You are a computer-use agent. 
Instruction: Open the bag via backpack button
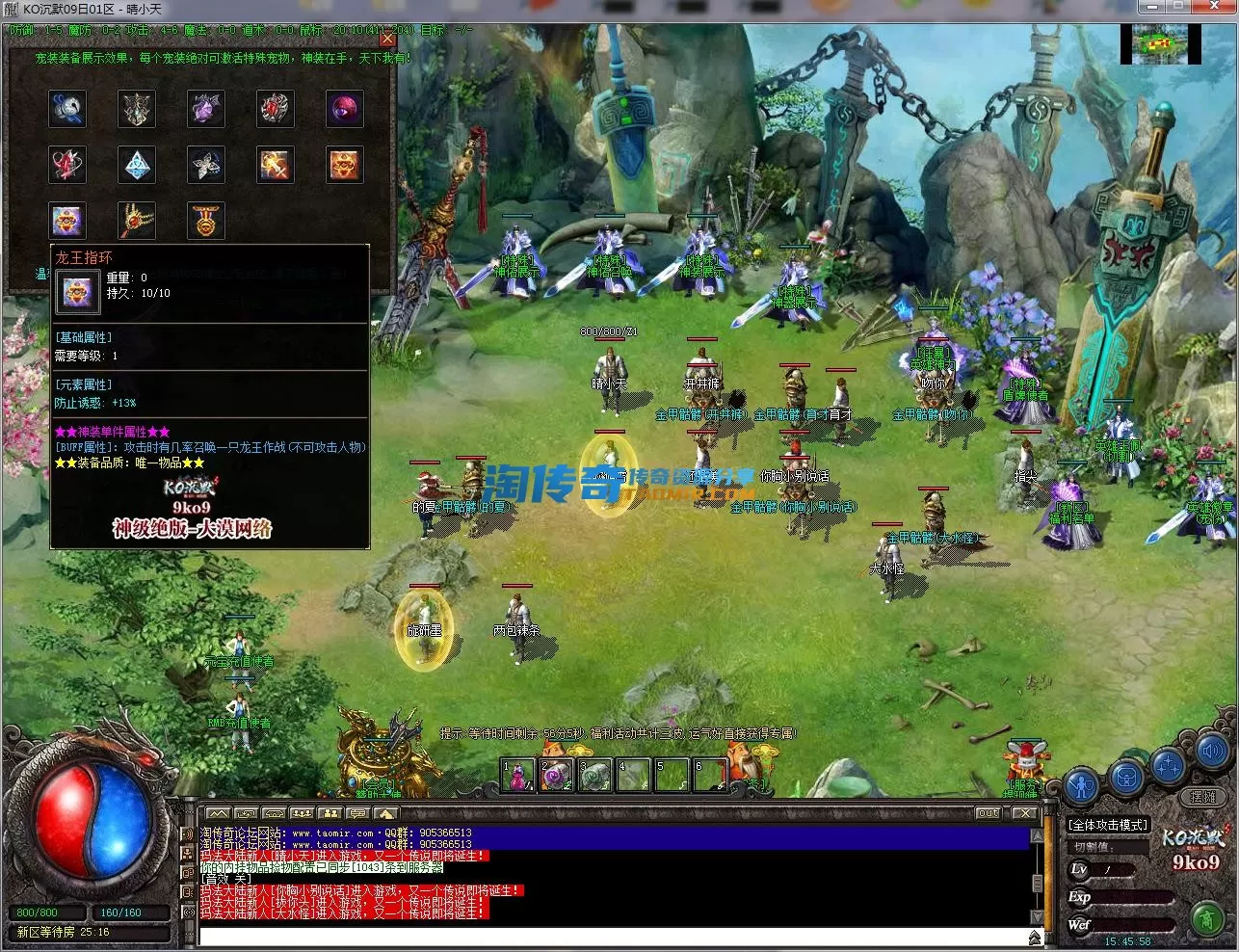1126,776
